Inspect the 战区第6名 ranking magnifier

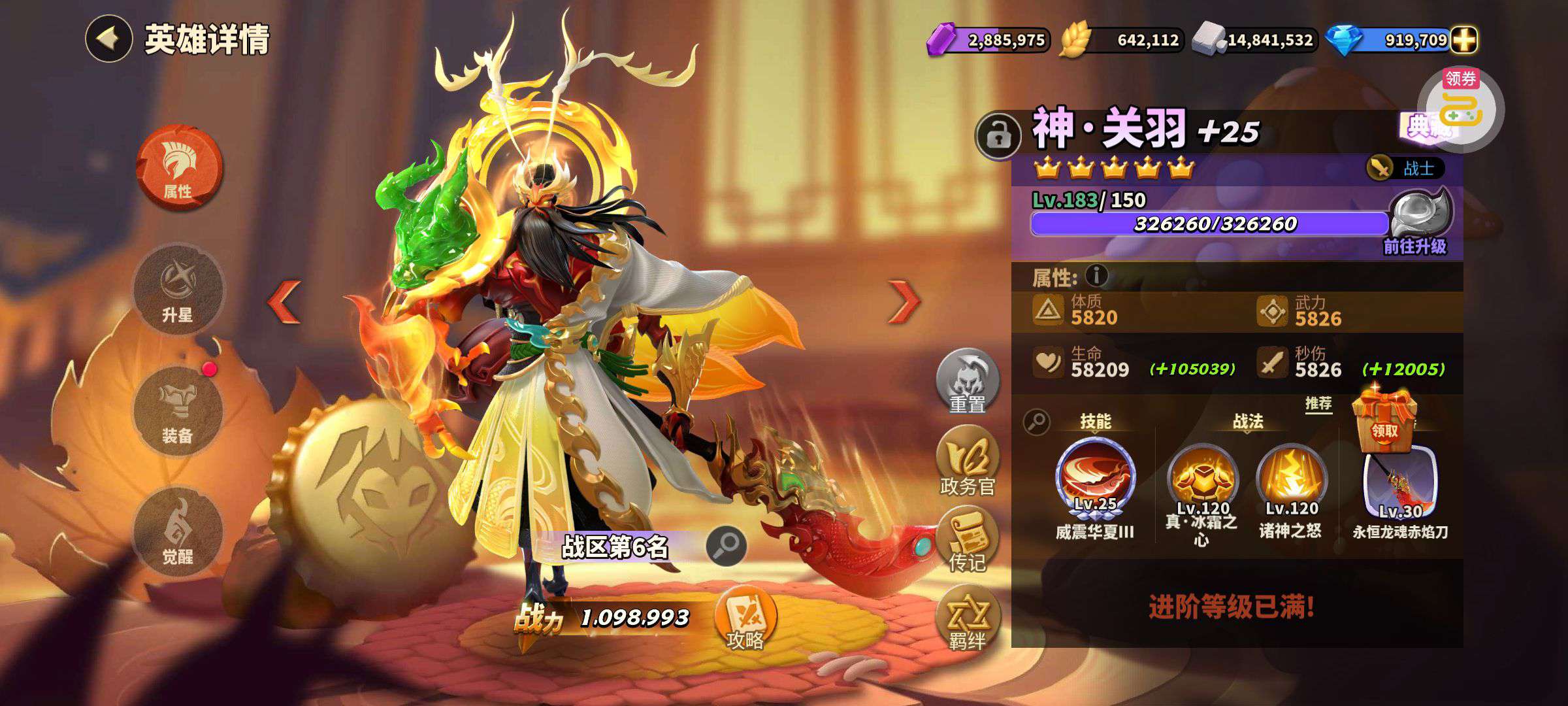point(726,546)
